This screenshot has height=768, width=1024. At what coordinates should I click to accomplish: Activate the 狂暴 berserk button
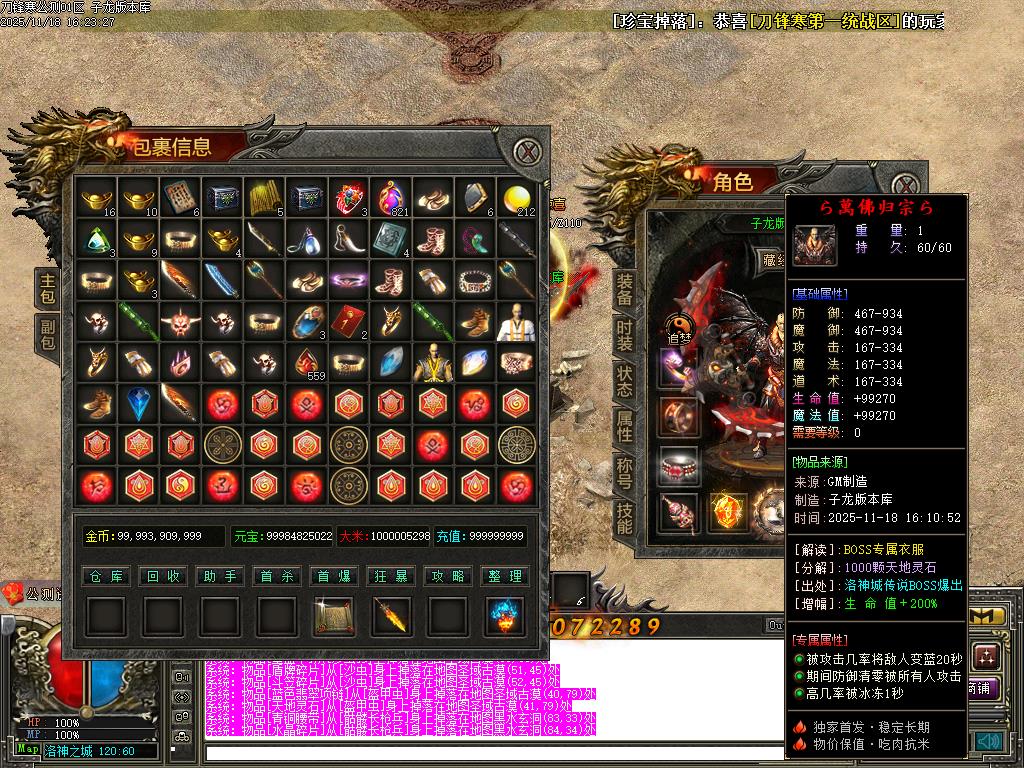click(391, 576)
